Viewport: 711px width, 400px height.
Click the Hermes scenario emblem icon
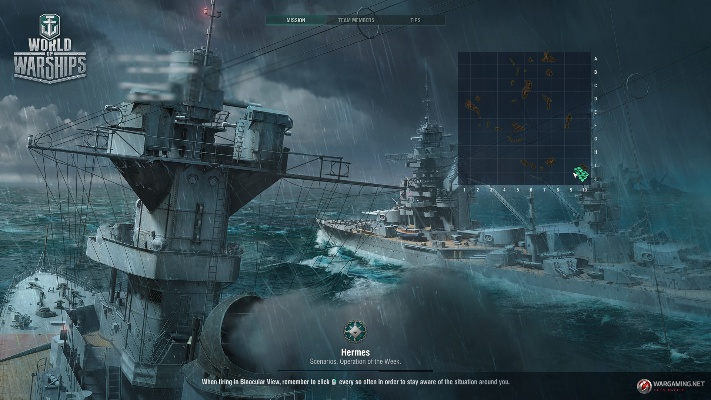pos(354,330)
